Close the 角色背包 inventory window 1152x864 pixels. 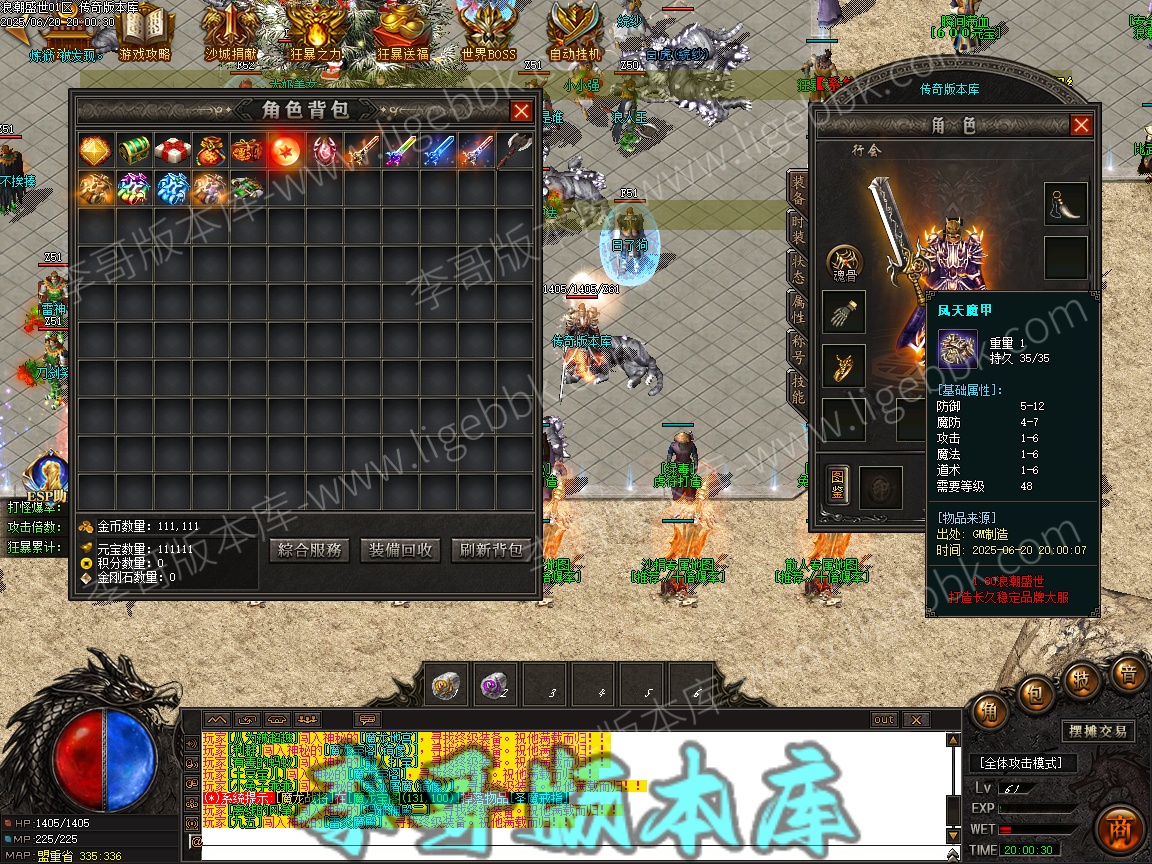521,111
